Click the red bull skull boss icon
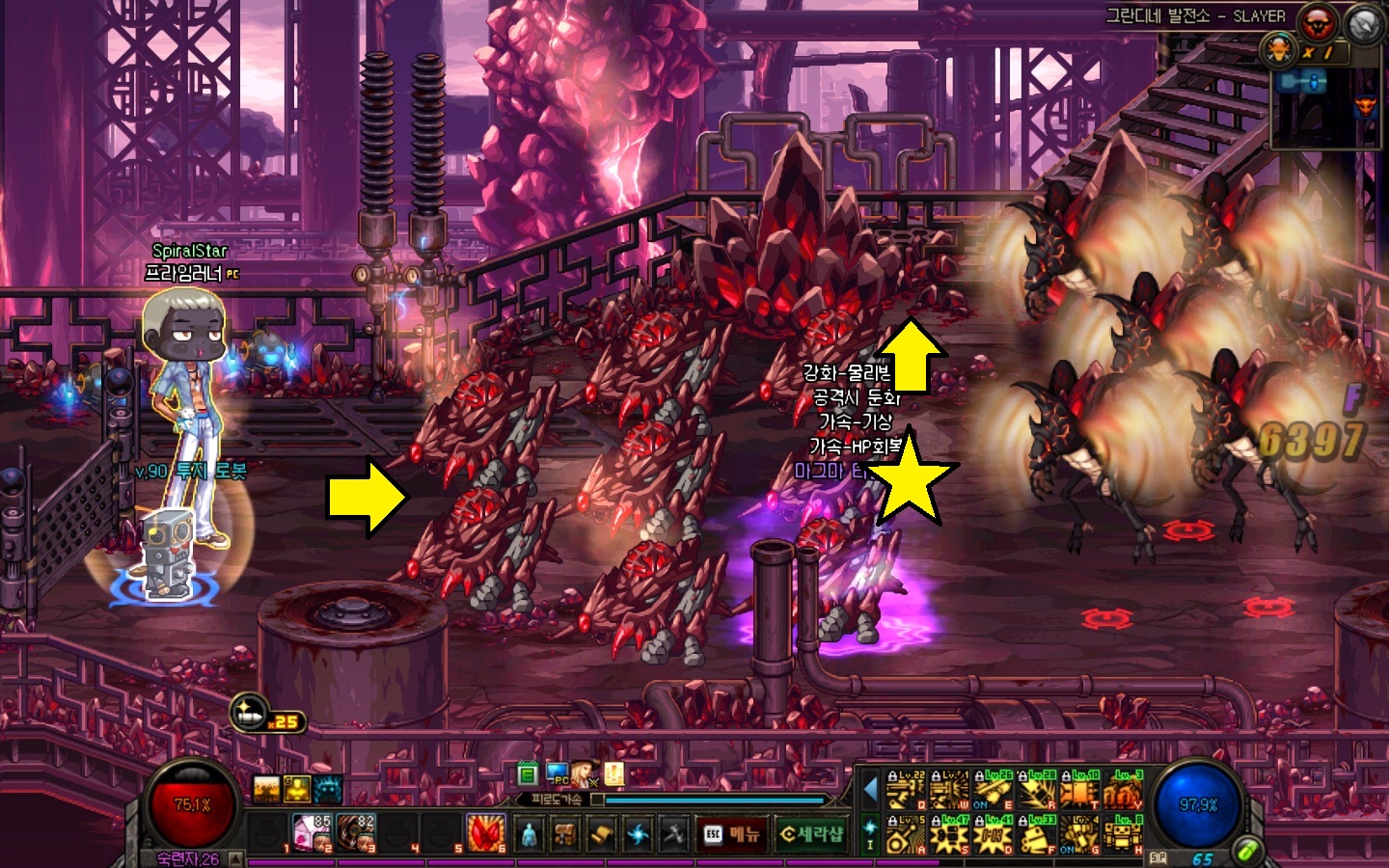The height and width of the screenshot is (868, 1389). pyautogui.click(x=1316, y=21)
